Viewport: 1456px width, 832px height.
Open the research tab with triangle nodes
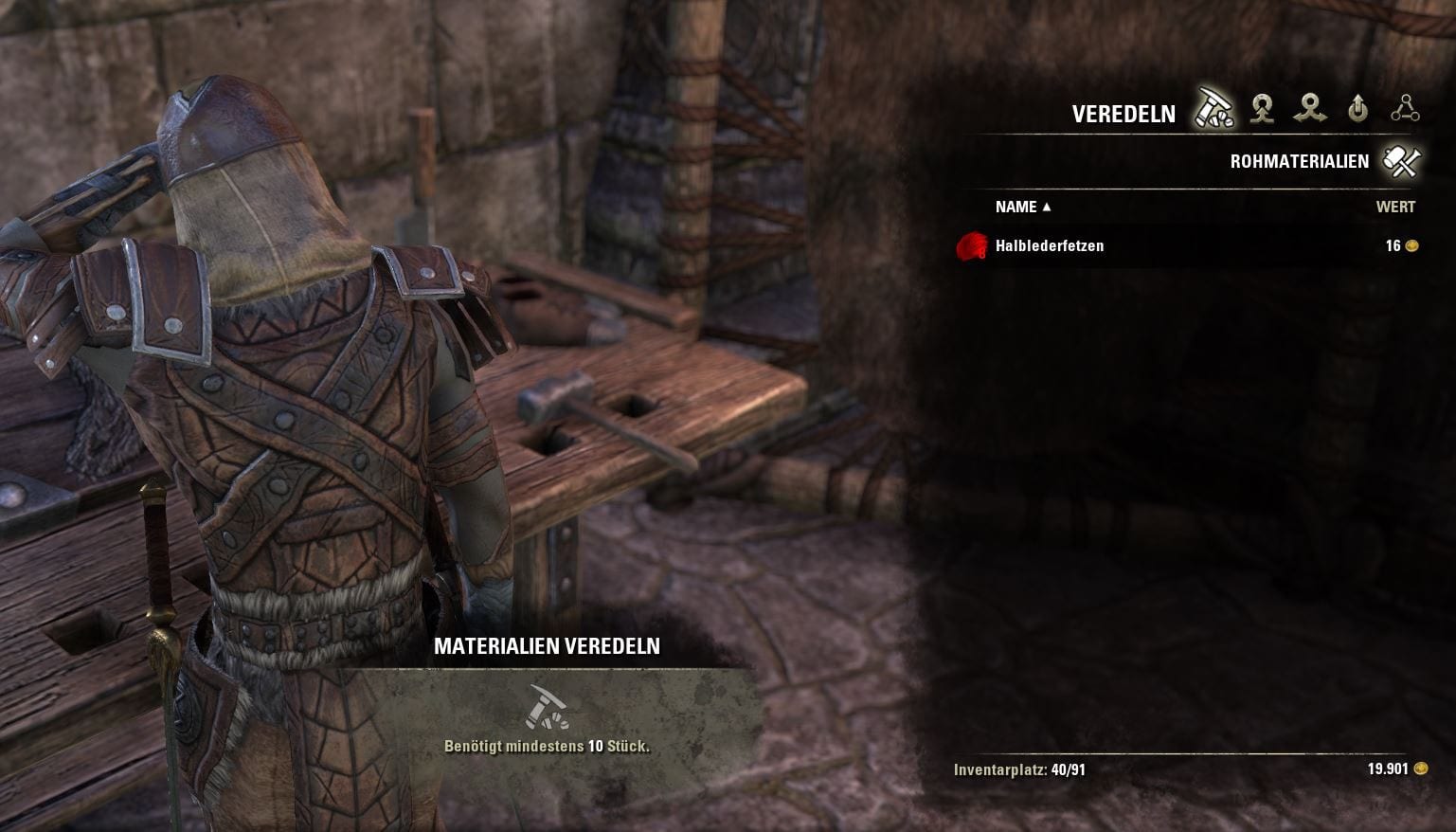tap(1405, 110)
